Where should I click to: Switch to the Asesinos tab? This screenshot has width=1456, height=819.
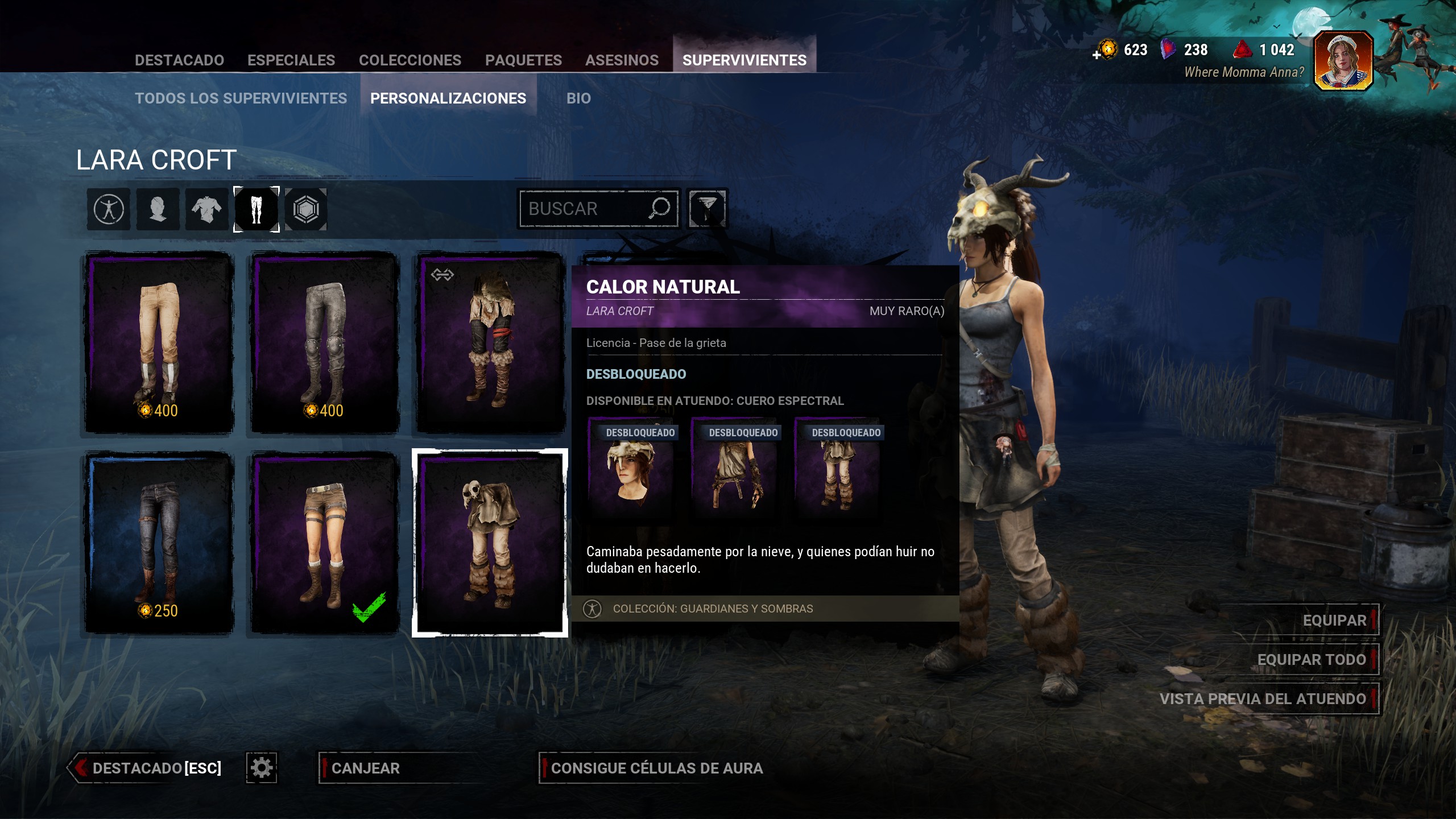(622, 60)
